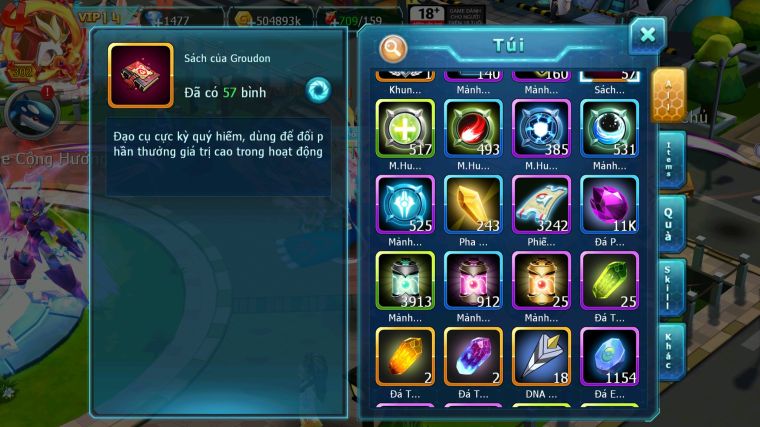The height and width of the screenshot is (427, 760).
Task: Select the gold honeycomb tab
Action: [x=668, y=96]
